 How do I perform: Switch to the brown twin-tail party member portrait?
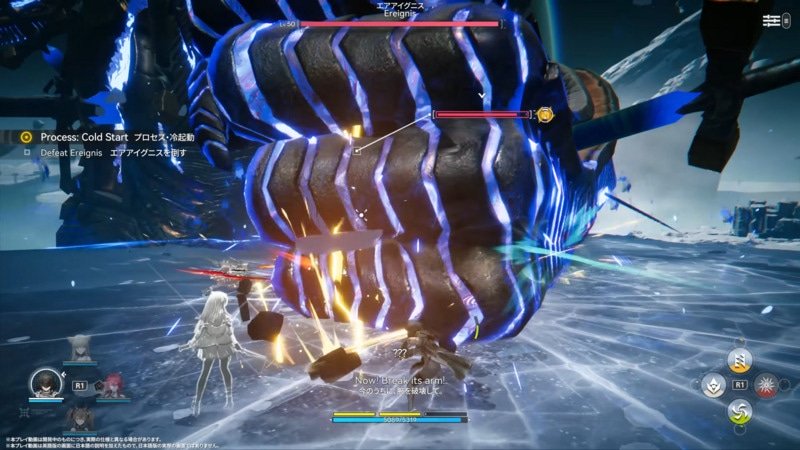tap(78, 417)
